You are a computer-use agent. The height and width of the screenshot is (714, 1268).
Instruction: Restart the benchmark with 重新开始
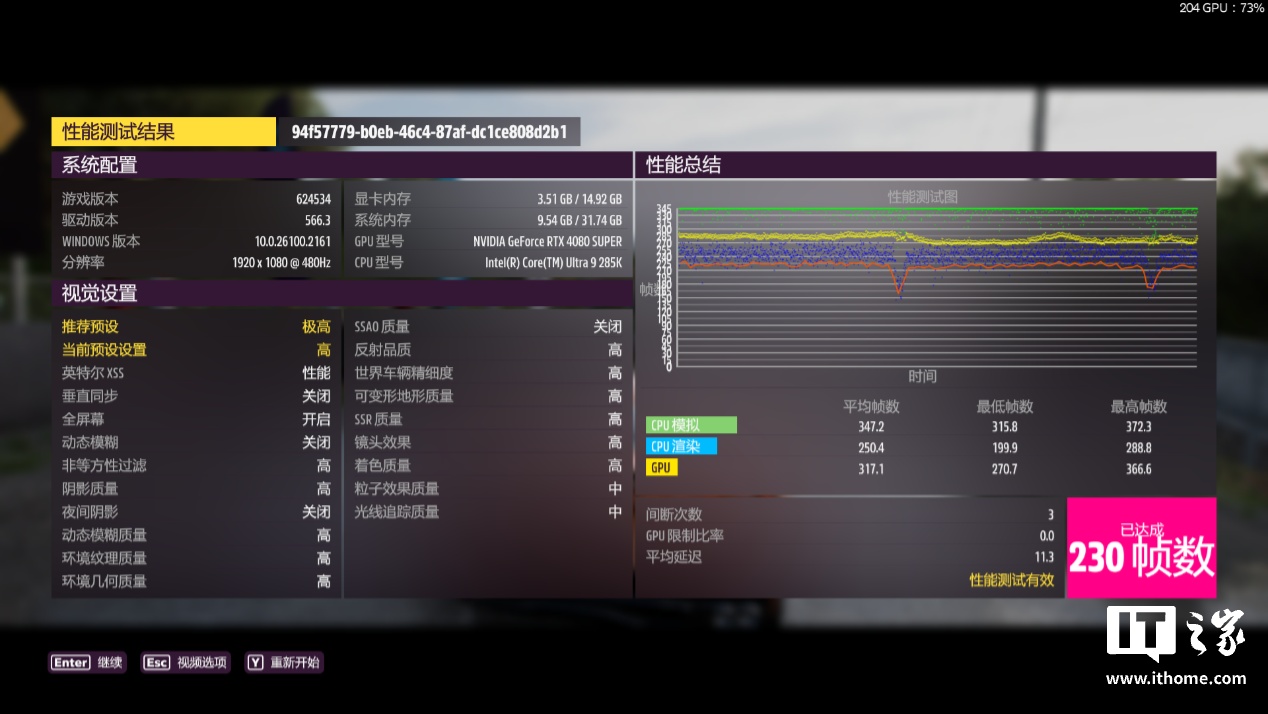tap(284, 662)
